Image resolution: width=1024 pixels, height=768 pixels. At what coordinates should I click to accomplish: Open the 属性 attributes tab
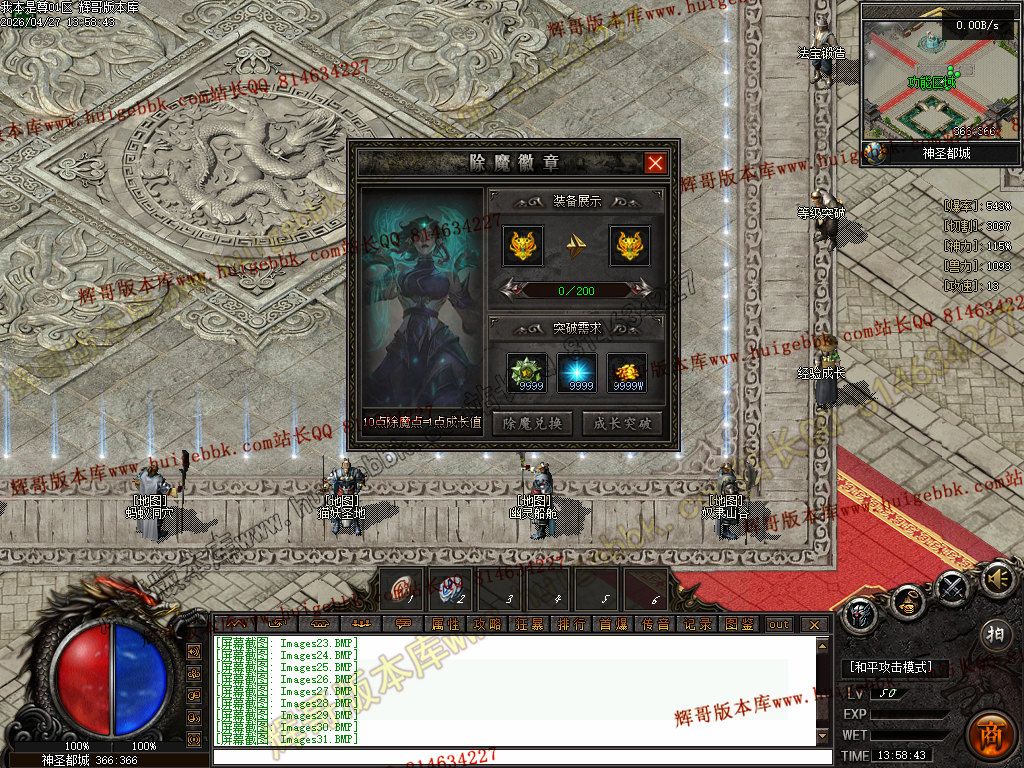[x=445, y=624]
